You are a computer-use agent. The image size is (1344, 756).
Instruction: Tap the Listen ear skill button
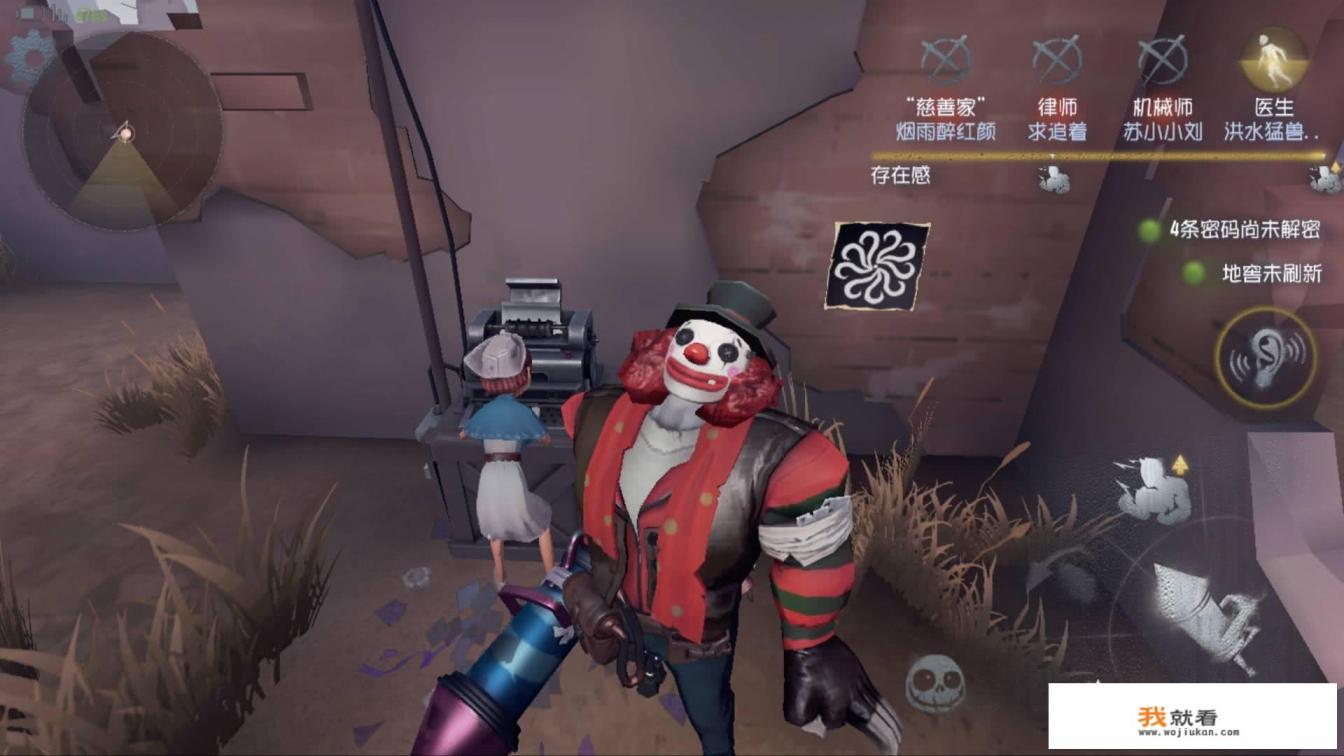tap(1265, 358)
